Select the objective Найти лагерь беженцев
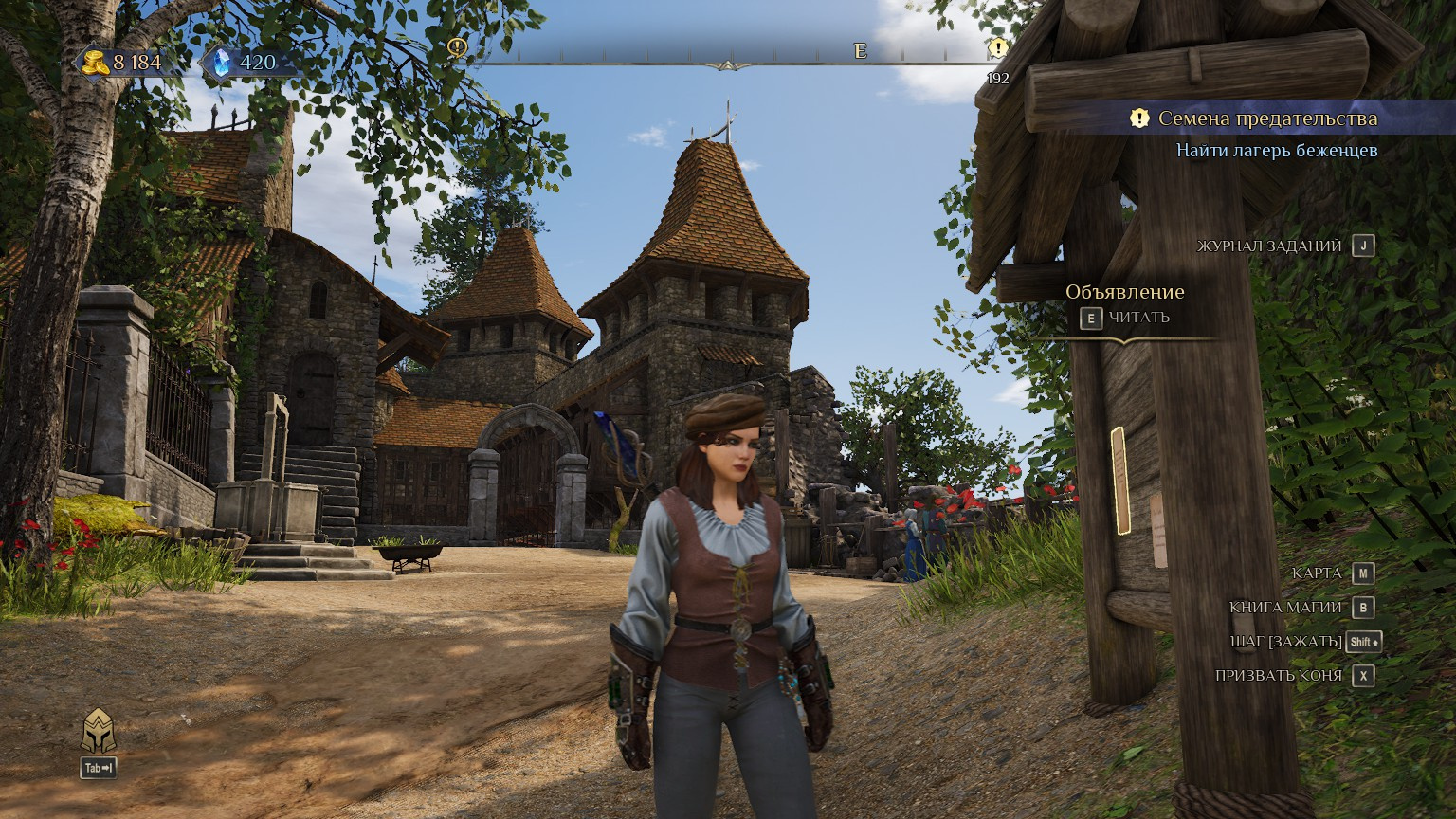The image size is (1456, 819). pyautogui.click(x=1276, y=150)
